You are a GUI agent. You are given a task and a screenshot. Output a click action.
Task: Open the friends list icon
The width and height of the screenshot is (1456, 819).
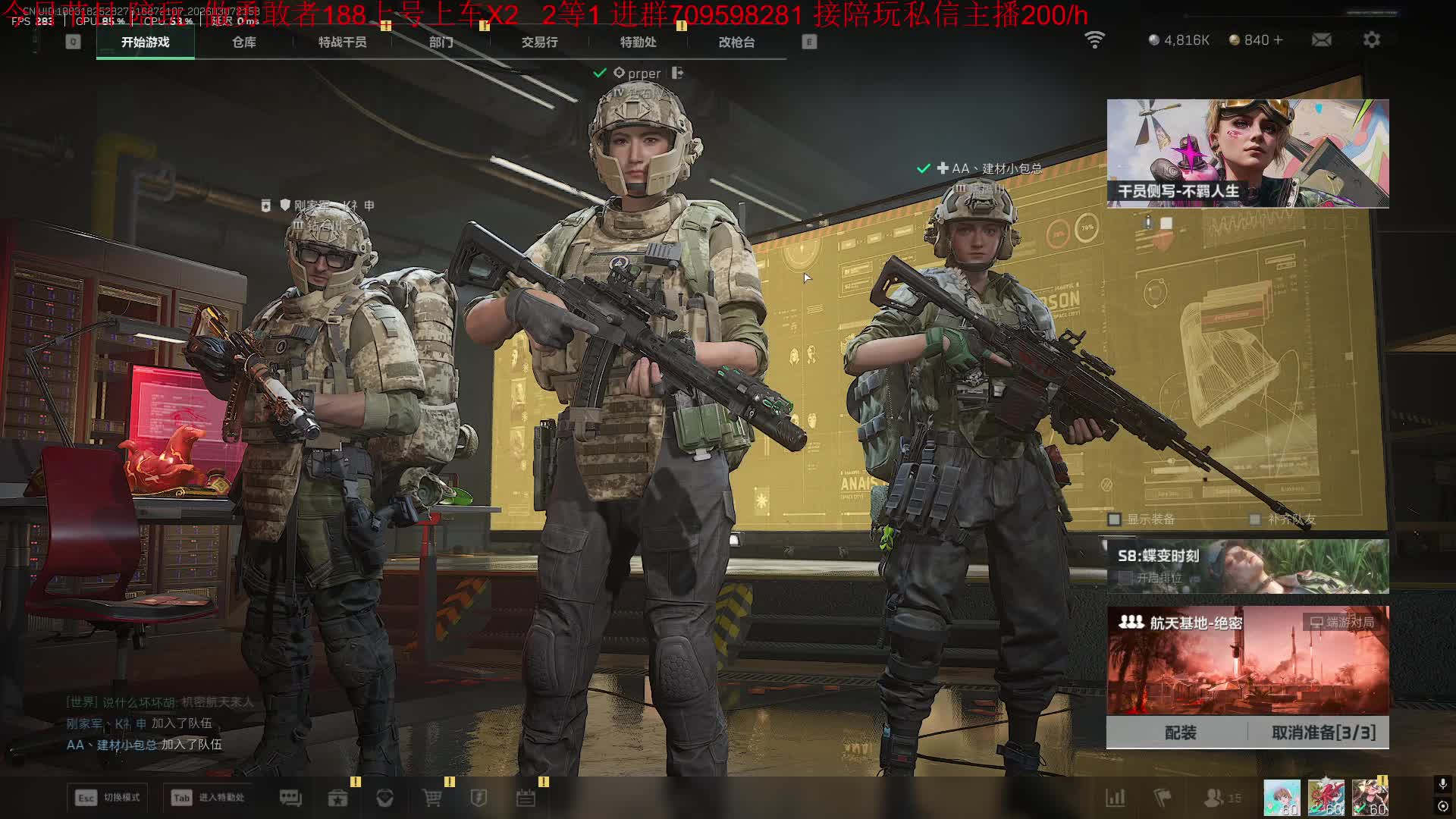coord(1214,798)
